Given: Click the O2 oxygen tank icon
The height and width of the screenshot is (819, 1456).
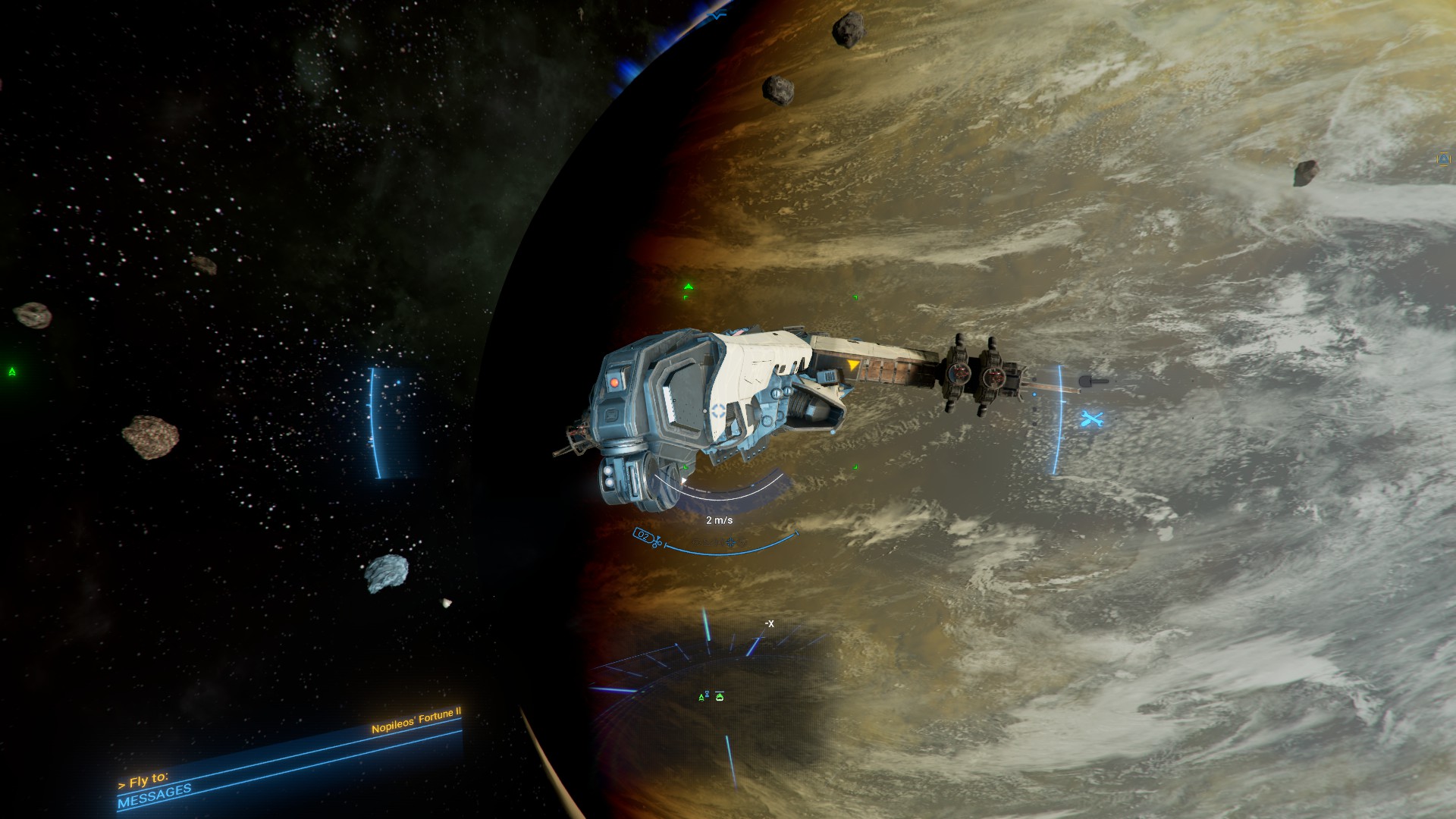Looking at the screenshot, I should pos(644,535).
